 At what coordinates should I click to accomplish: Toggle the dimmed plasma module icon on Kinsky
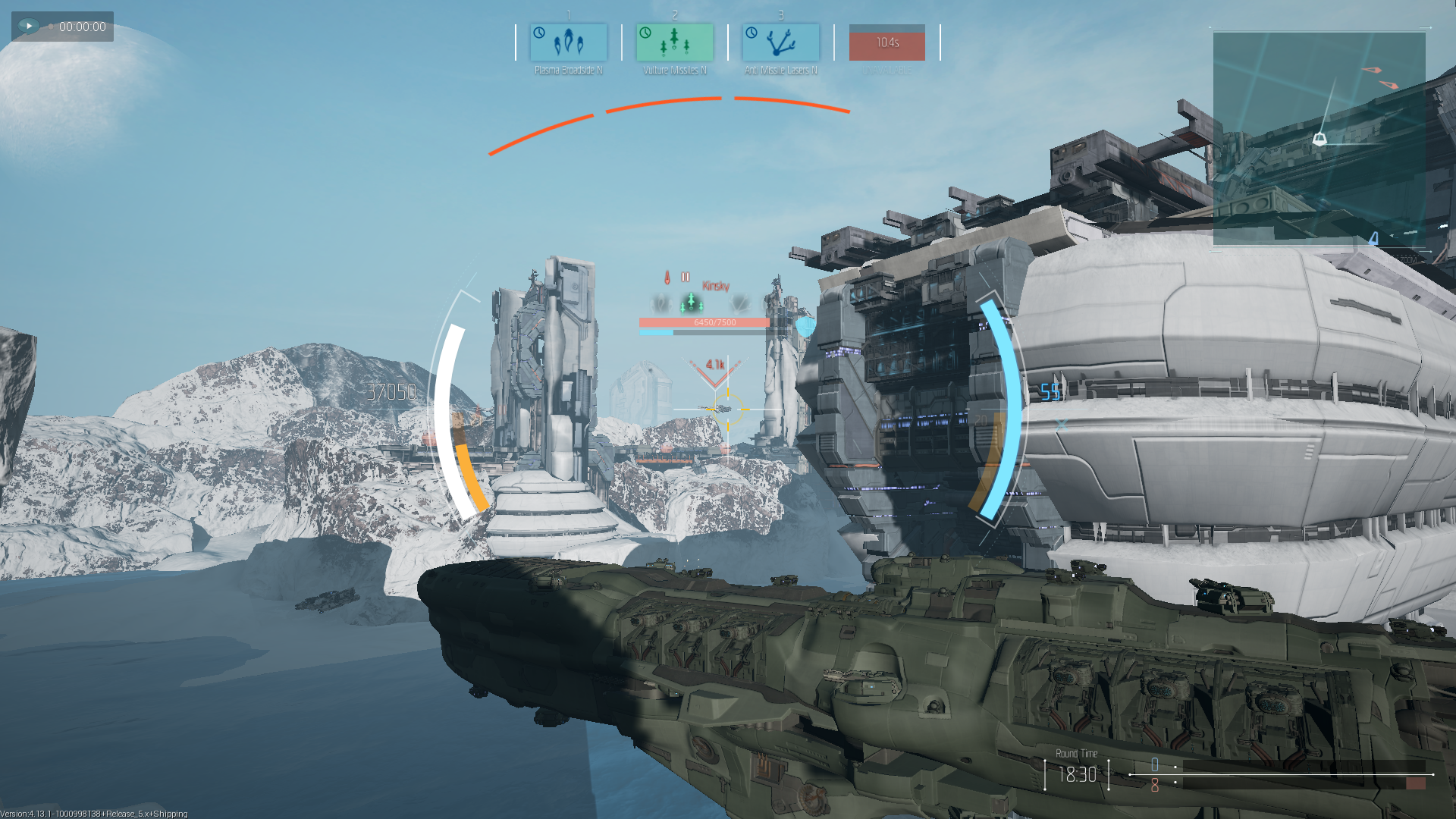point(661,305)
